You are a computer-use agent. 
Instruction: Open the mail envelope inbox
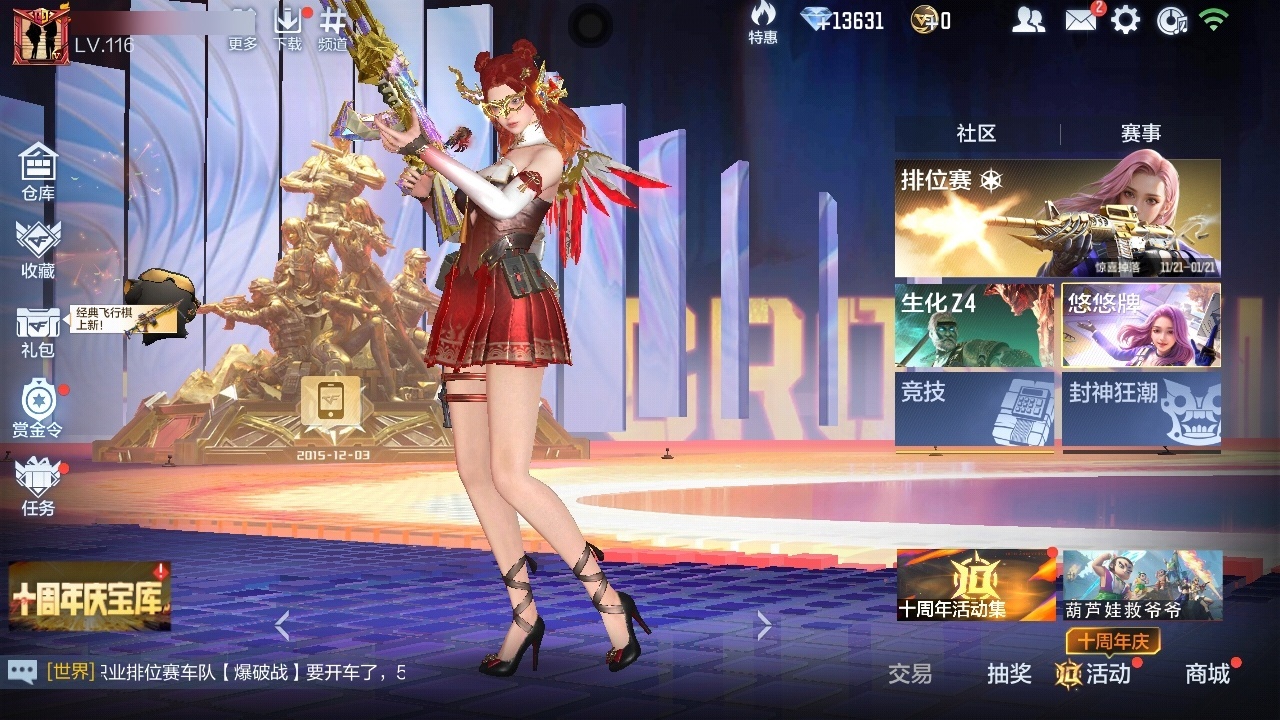pyautogui.click(x=1080, y=20)
